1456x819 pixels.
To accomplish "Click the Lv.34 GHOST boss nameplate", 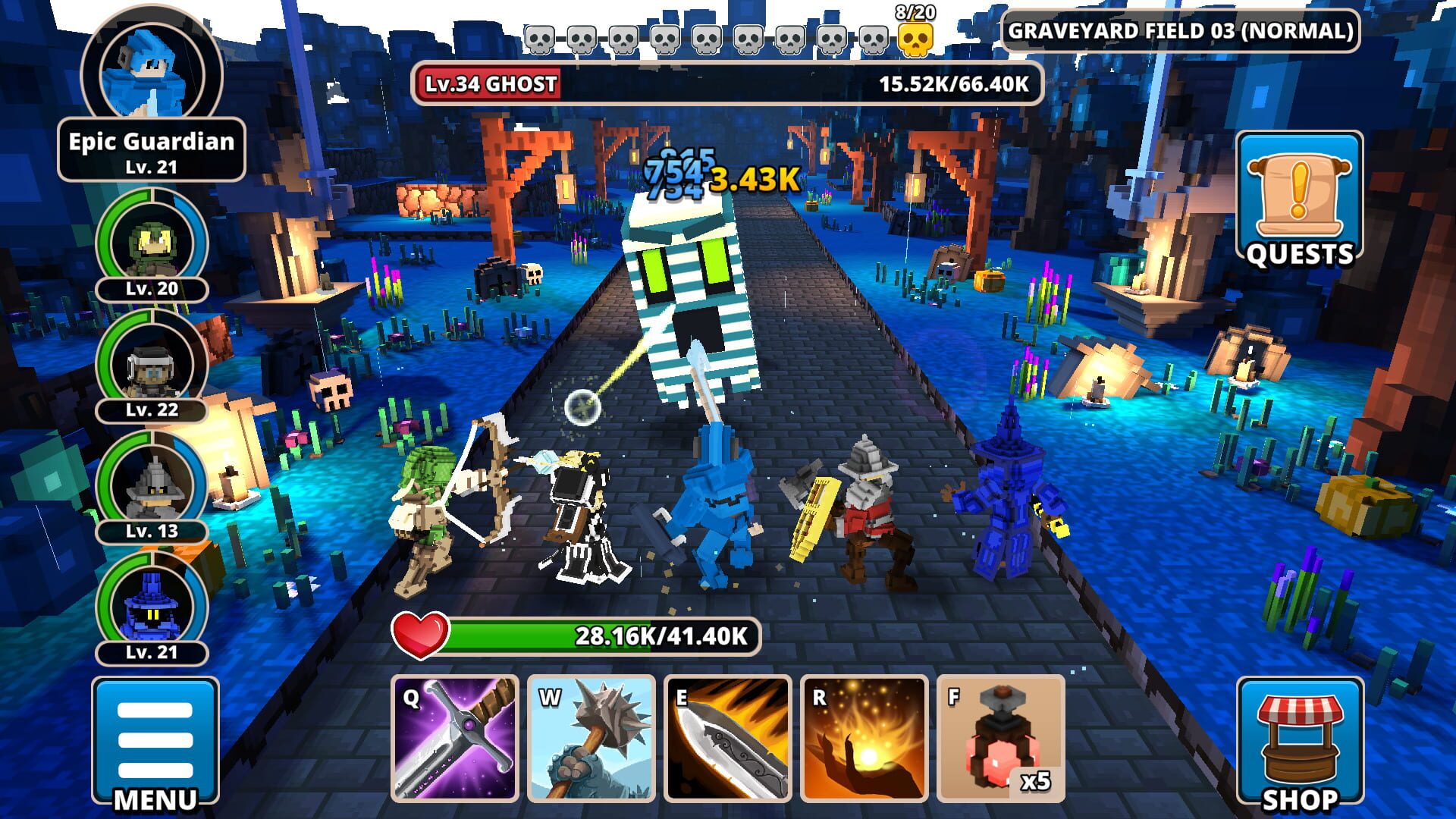I will click(x=489, y=85).
